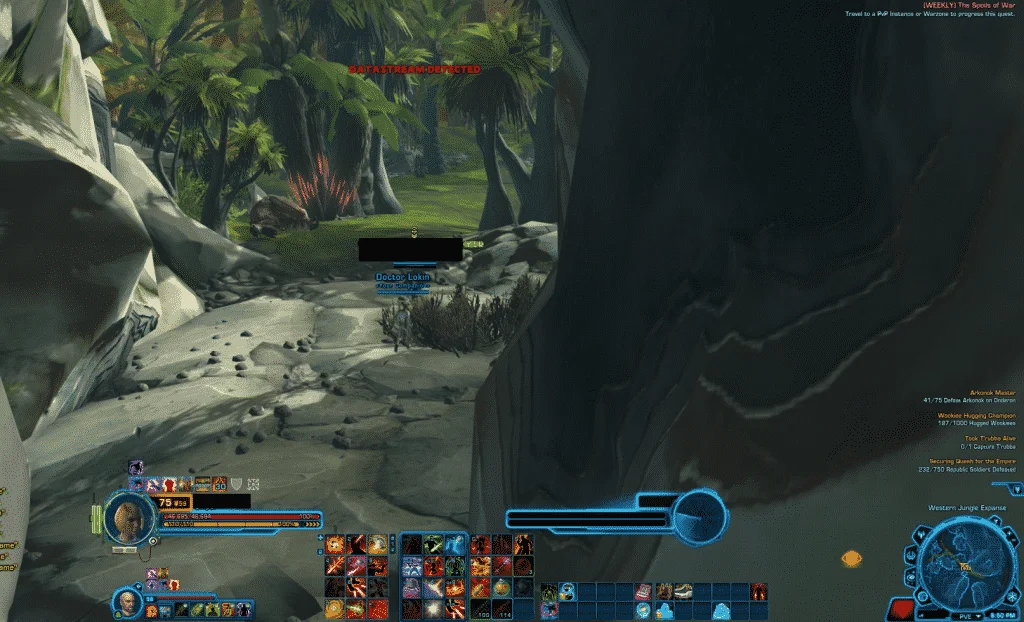Use the hotbar item with count 114
Viewport: 1024px width, 622px height.
tap(501, 609)
